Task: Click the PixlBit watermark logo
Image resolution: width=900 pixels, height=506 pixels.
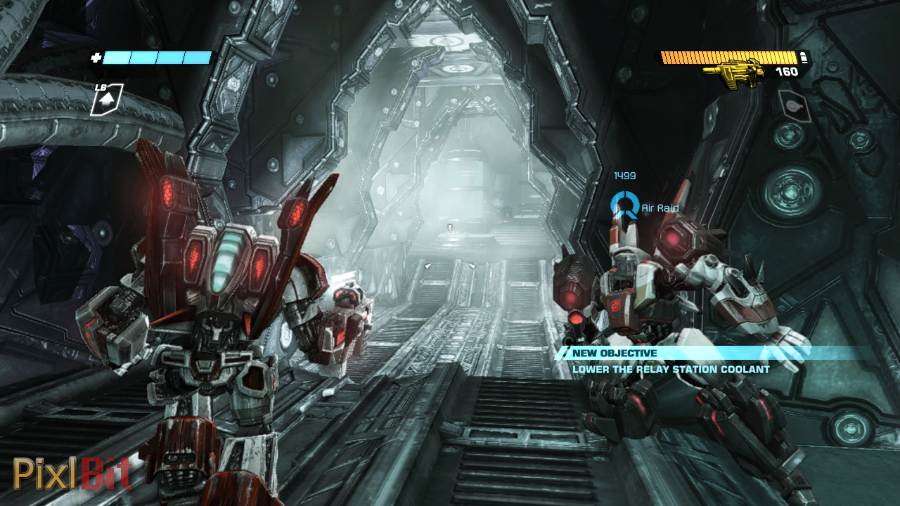Action: (71, 471)
